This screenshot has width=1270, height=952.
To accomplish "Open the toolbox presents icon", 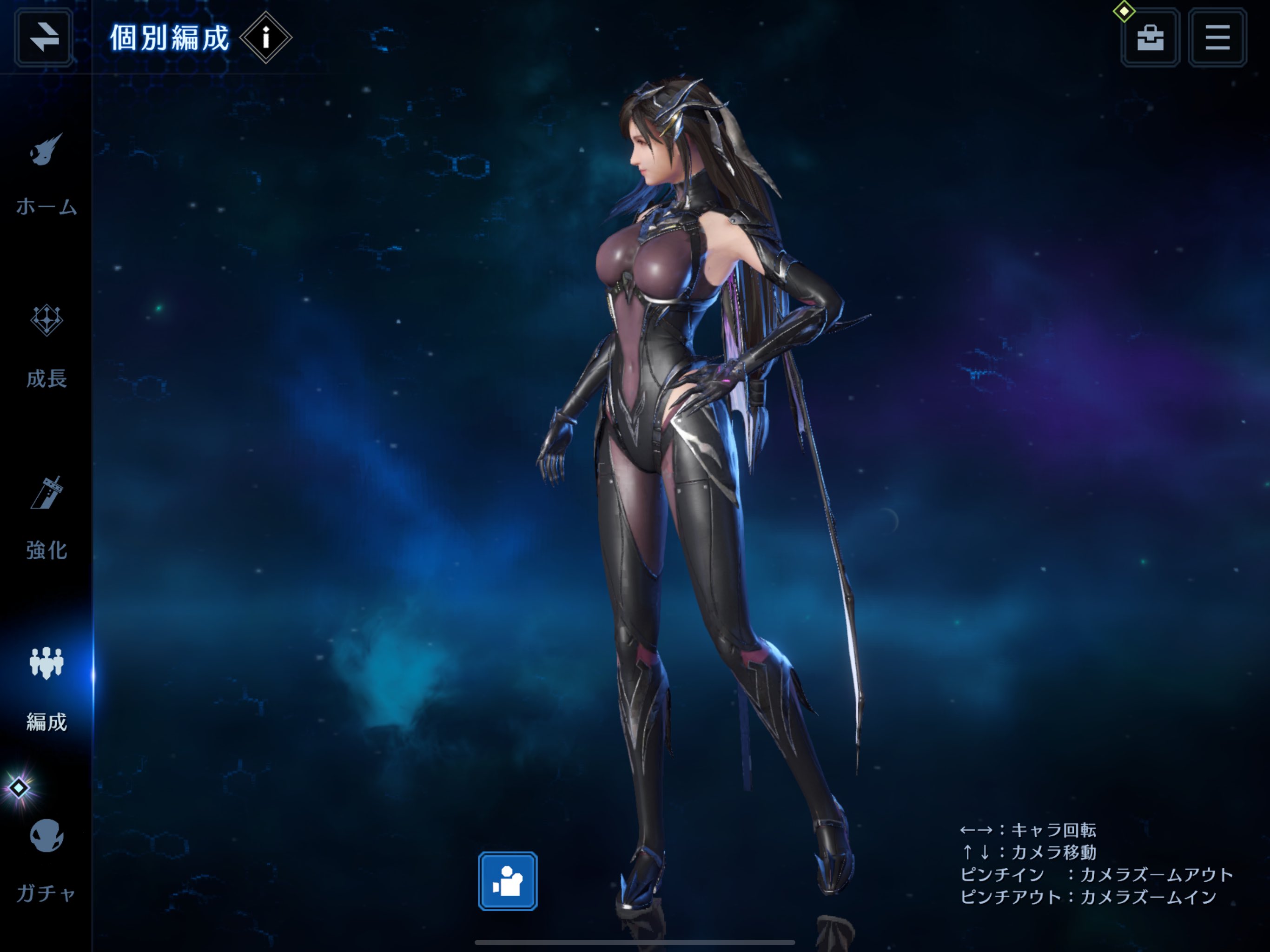I will tap(1150, 38).
